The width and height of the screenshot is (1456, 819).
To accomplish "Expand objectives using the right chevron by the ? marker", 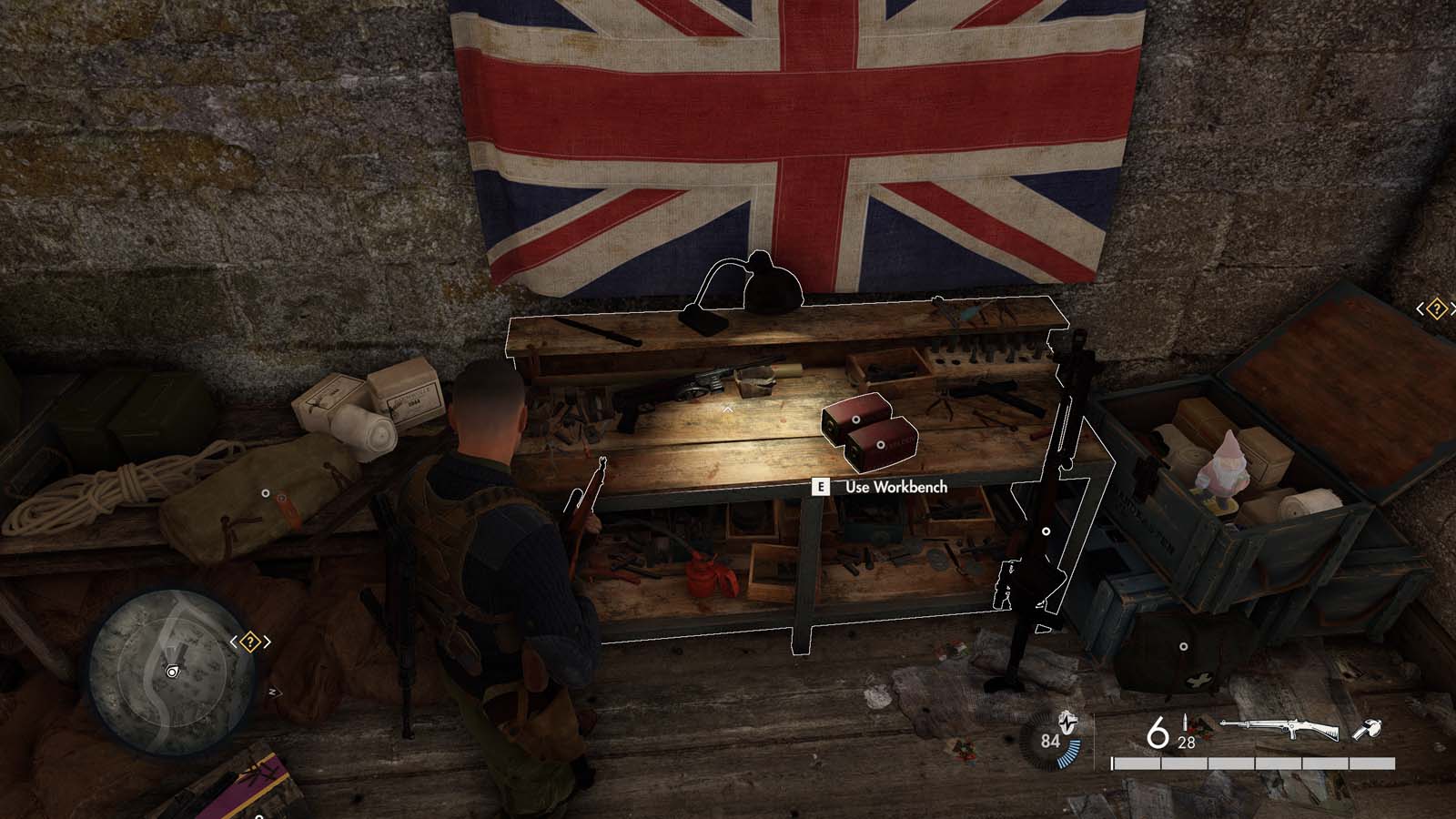I will point(267,641).
